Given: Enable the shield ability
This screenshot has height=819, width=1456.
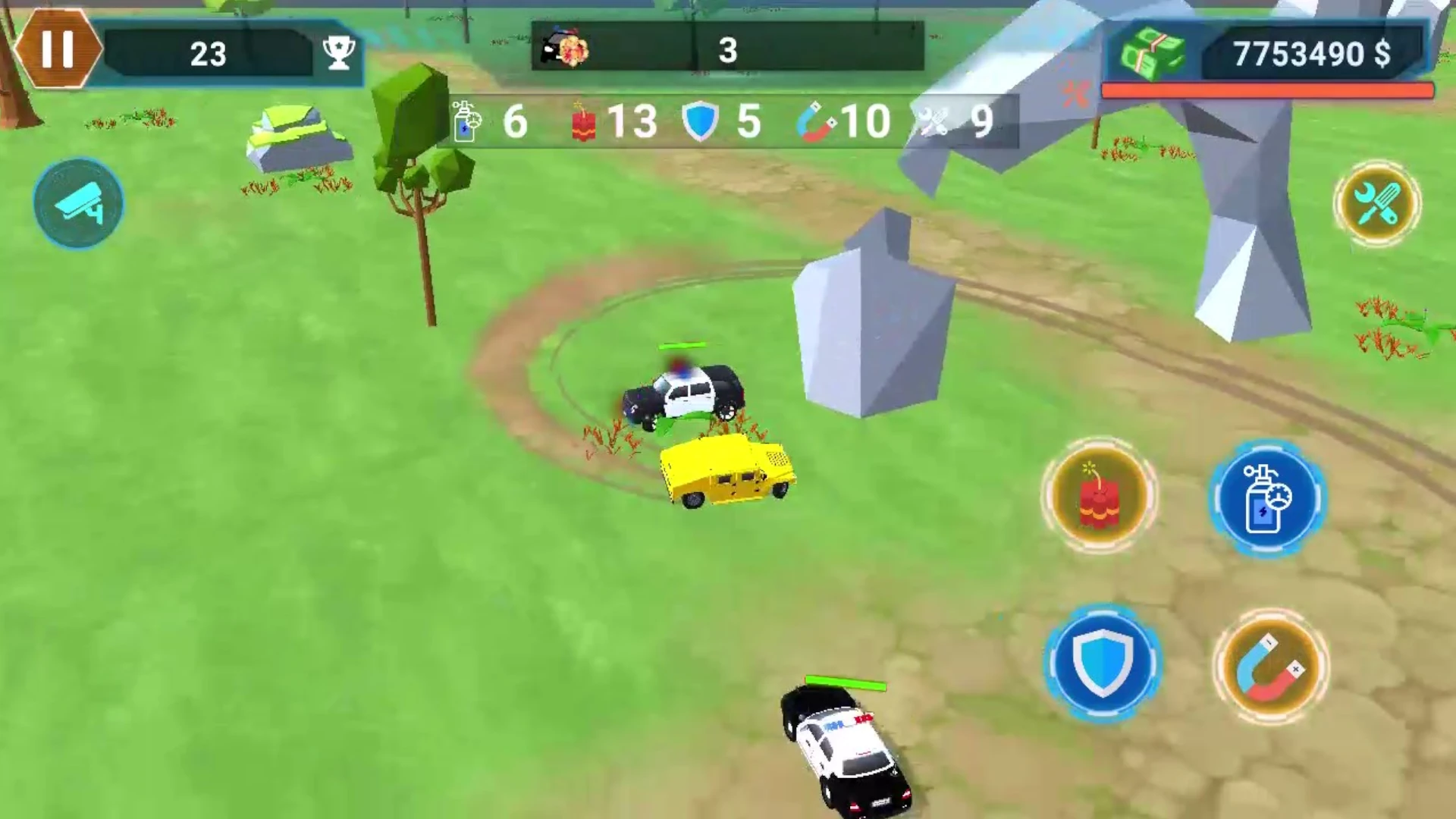Looking at the screenshot, I should tap(1103, 664).
